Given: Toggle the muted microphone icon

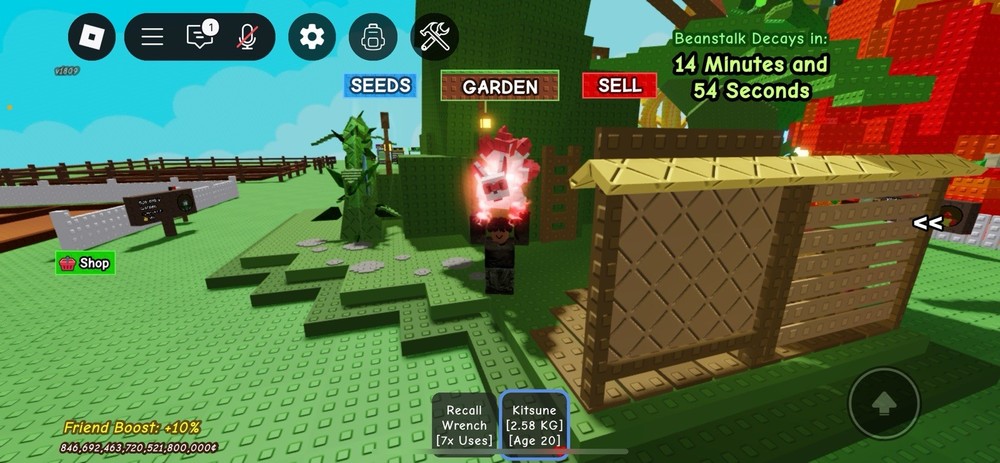Looking at the screenshot, I should click(x=247, y=37).
